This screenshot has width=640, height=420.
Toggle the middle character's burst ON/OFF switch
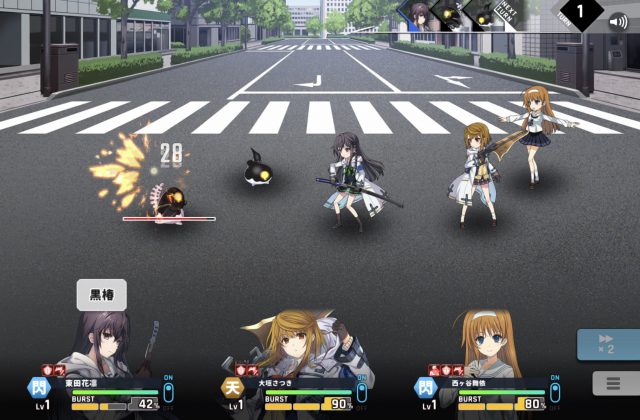pos(361,392)
